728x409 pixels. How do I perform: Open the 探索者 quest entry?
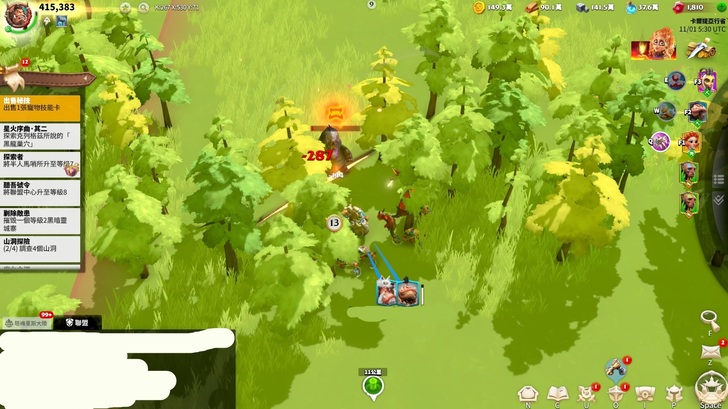tap(41, 161)
